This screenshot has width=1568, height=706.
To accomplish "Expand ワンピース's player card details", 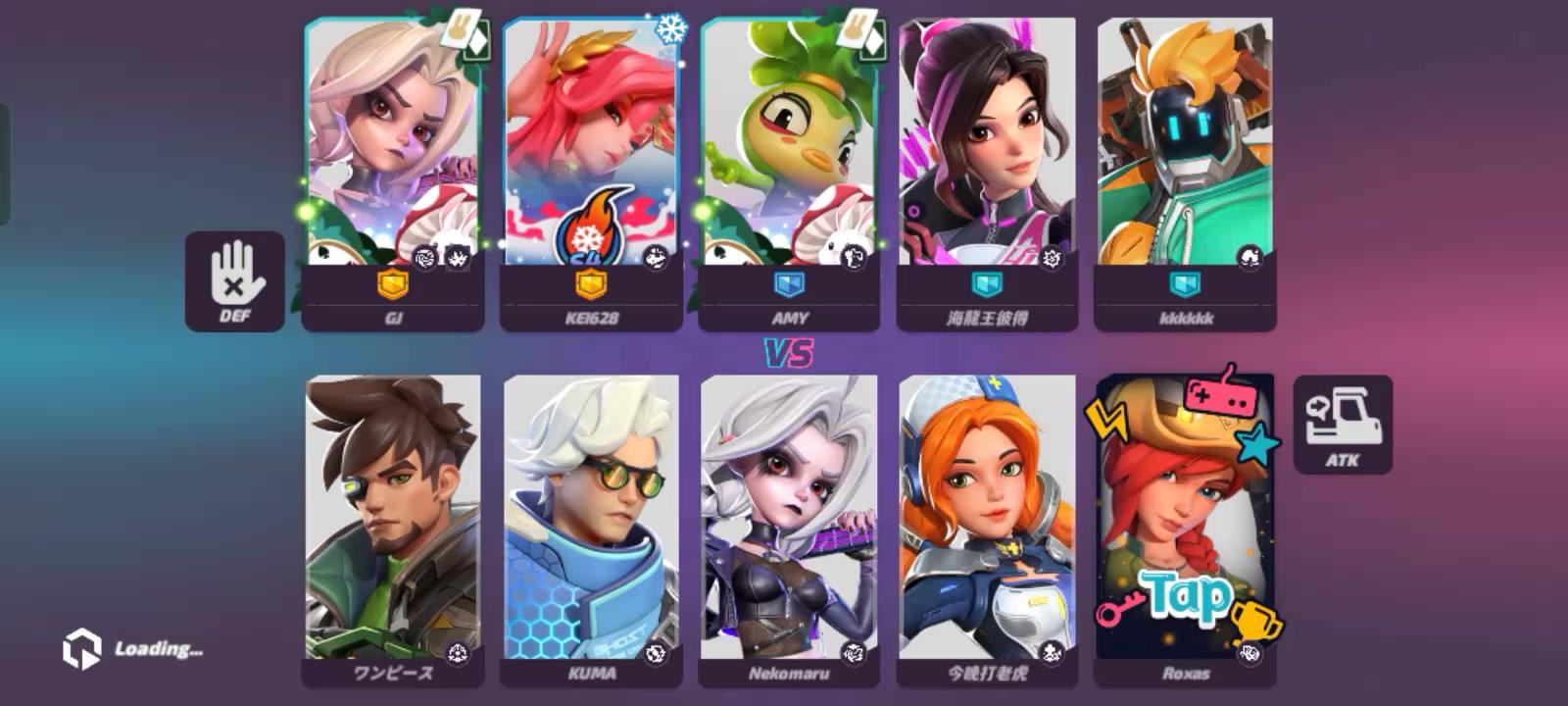I will (396, 520).
